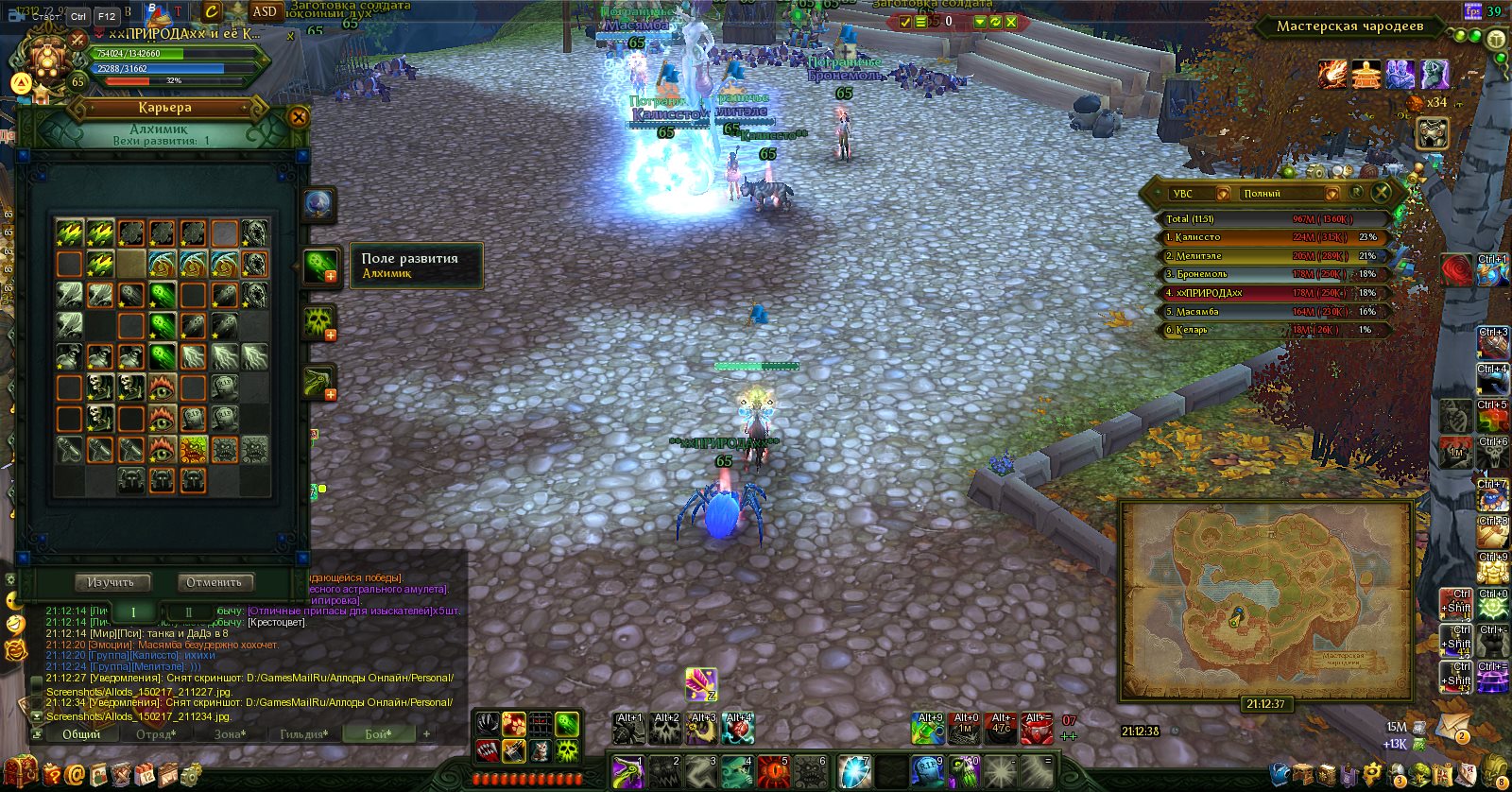Activate the red eye ability in slot 5
The width and height of the screenshot is (1512, 792).
pyautogui.click(x=775, y=771)
